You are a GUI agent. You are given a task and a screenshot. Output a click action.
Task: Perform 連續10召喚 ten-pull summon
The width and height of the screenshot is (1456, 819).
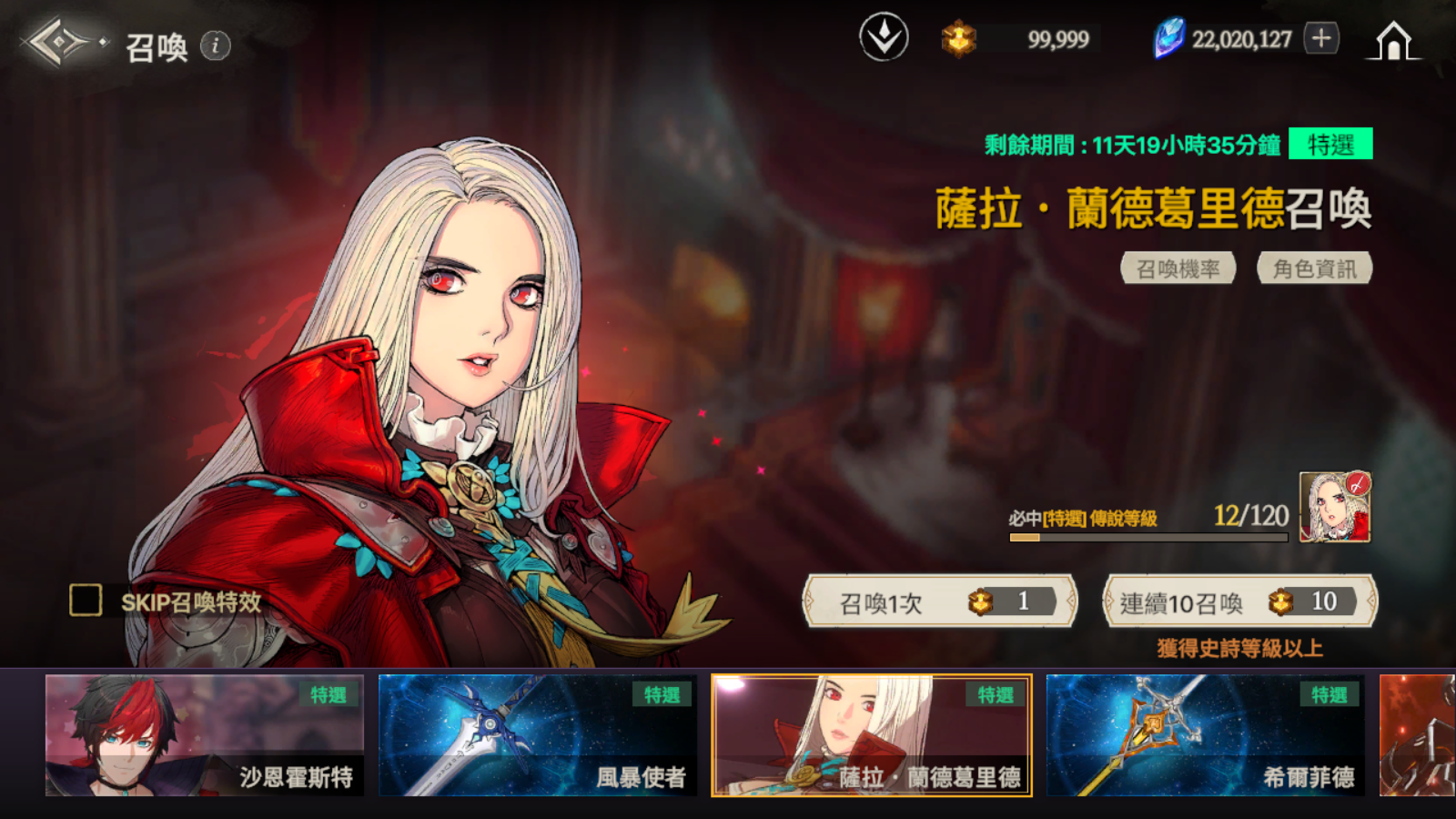[1239, 602]
